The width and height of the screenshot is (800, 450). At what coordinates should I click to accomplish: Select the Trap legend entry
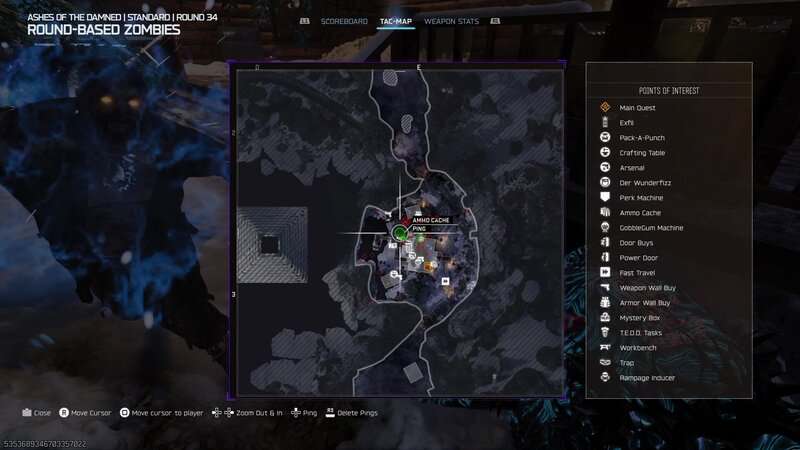click(627, 362)
